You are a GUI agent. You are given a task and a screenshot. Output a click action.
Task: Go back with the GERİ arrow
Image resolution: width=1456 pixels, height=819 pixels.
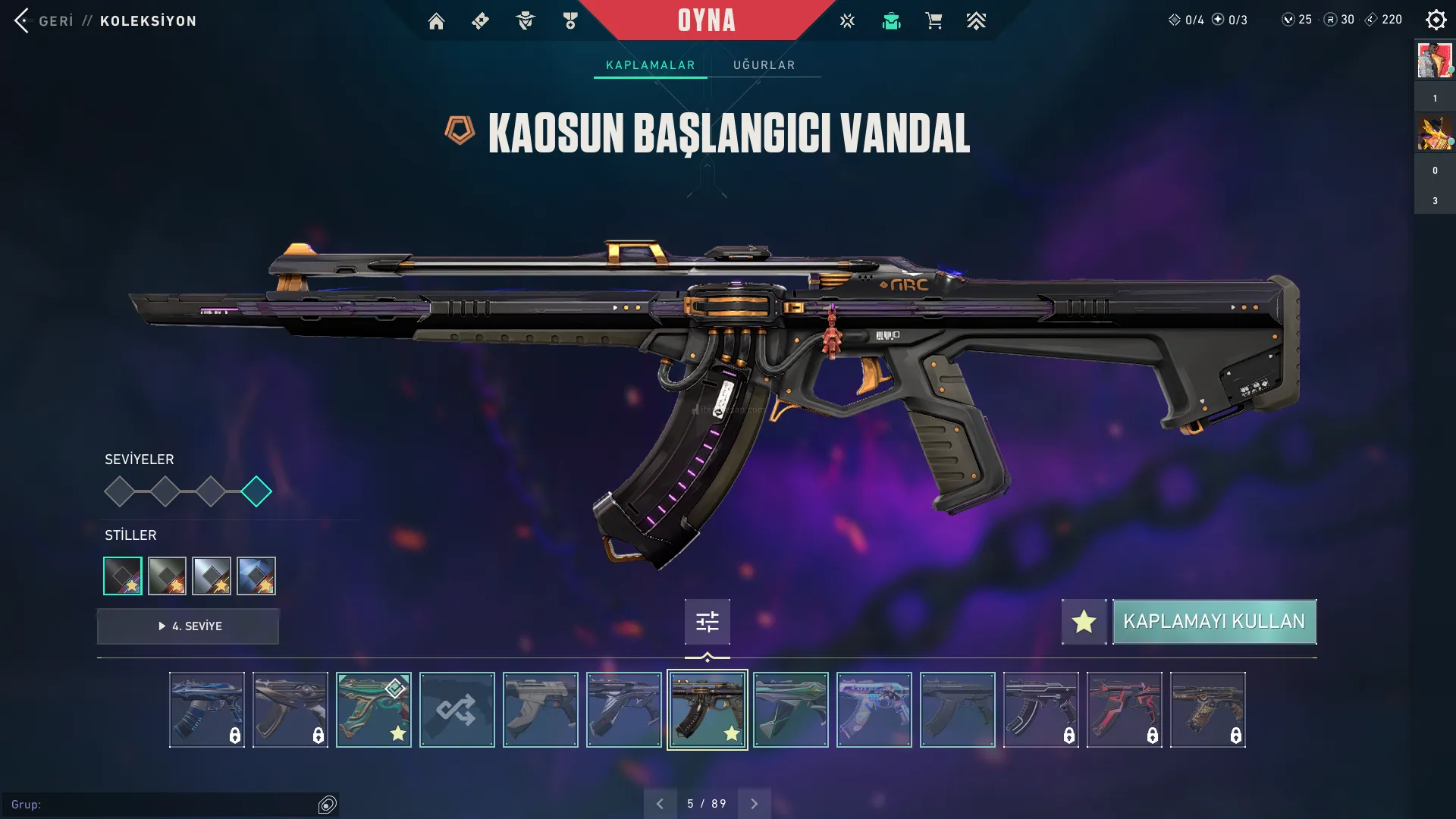[x=23, y=20]
